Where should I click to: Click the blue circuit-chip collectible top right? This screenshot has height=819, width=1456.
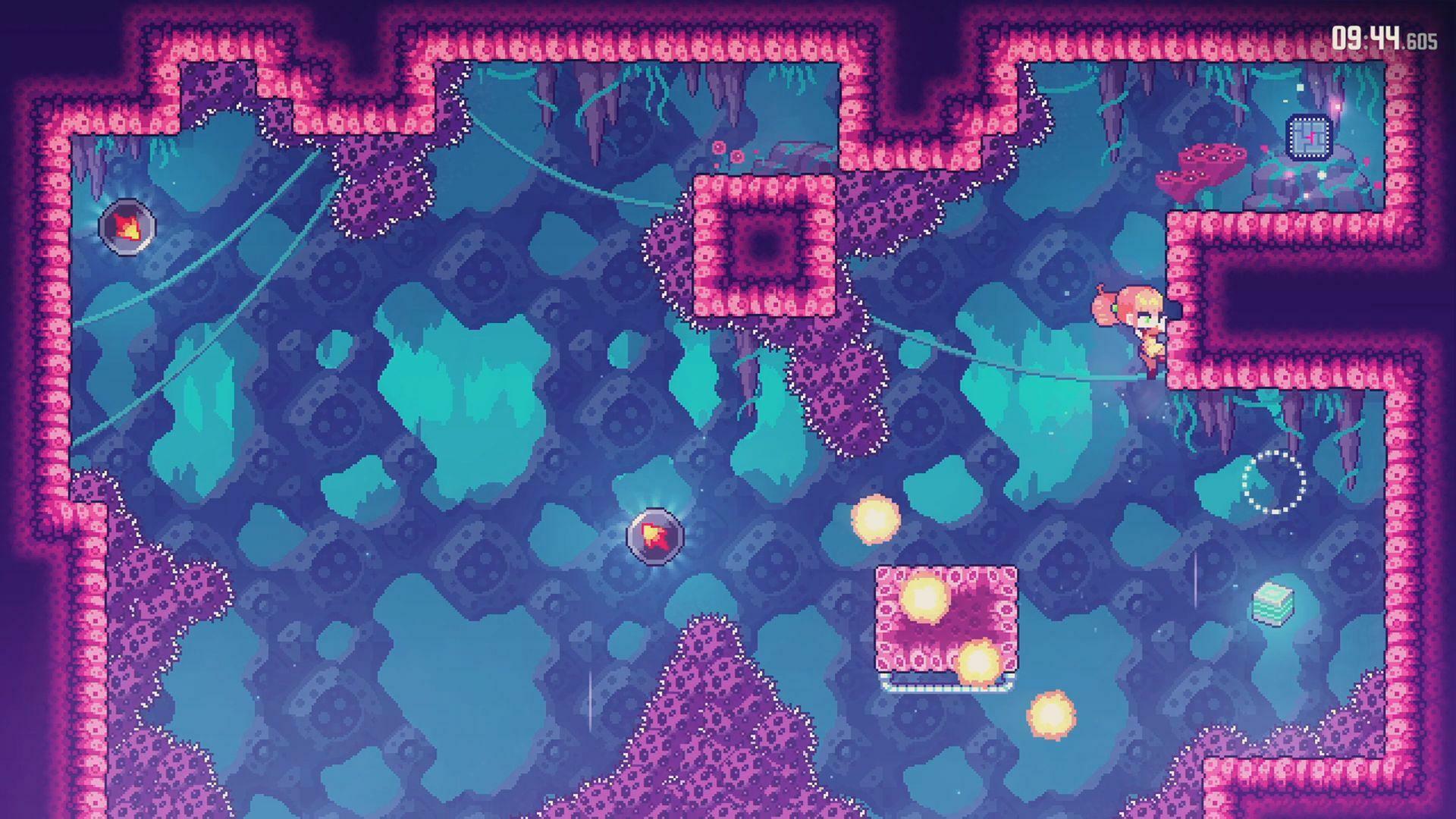(x=1308, y=139)
